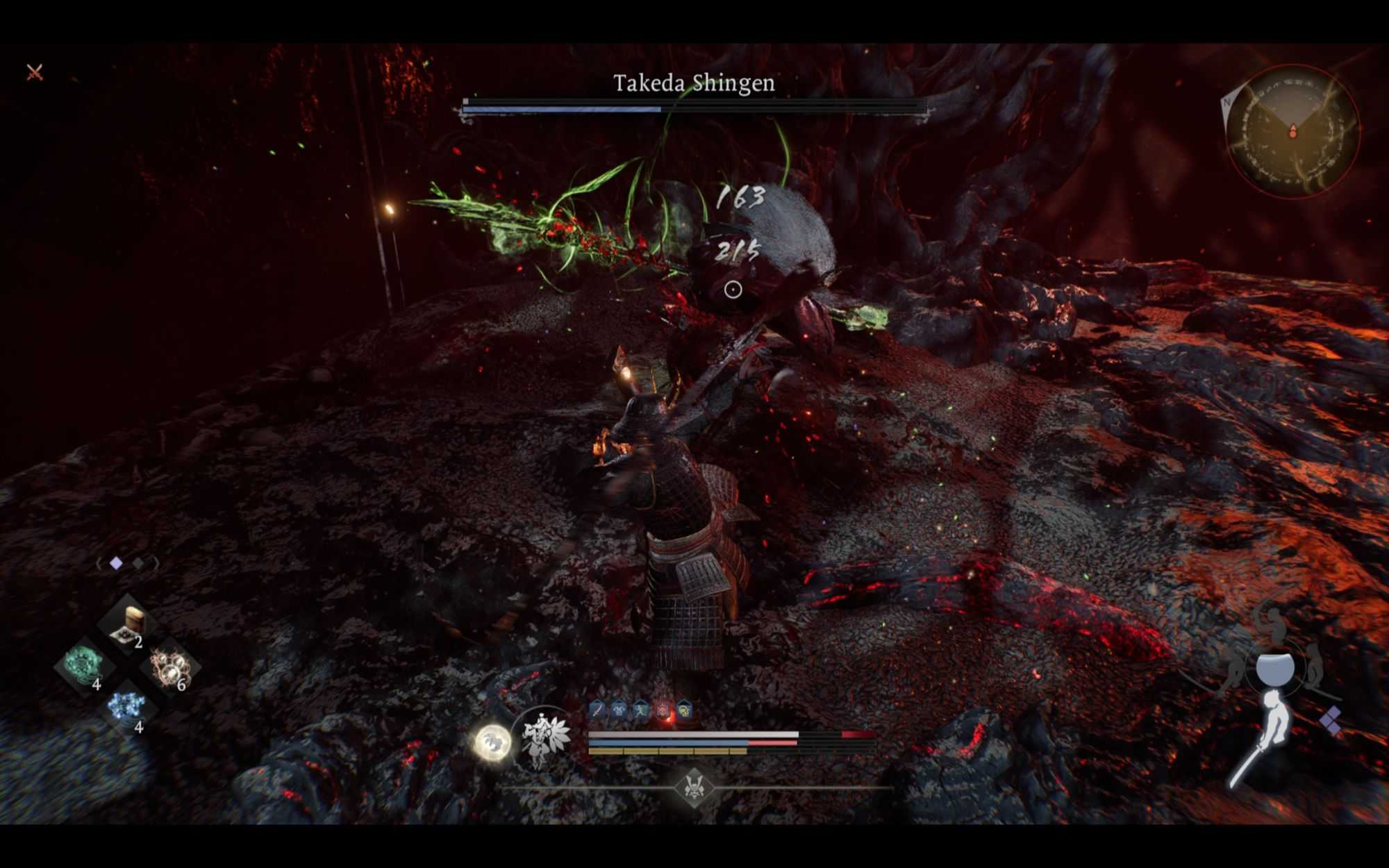Inspect the running figure buff icon
The width and height of the screenshot is (1389, 868).
tap(640, 710)
